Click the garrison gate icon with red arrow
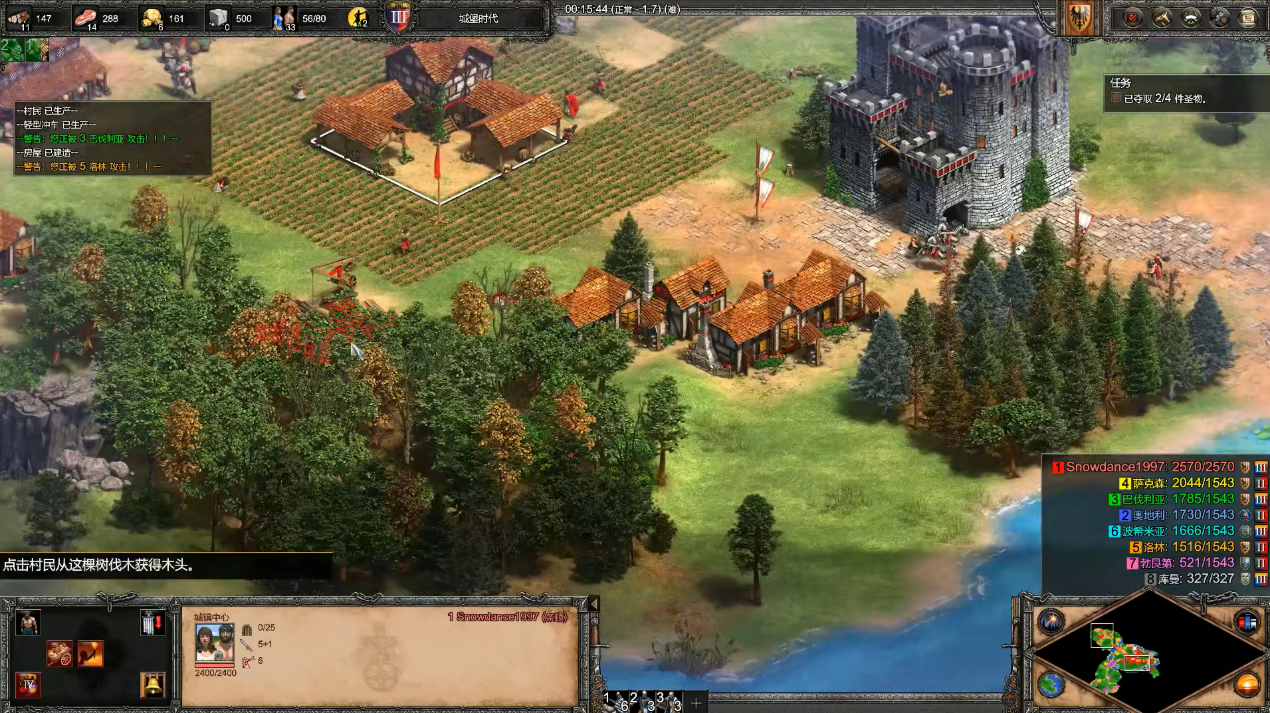 click(x=152, y=622)
